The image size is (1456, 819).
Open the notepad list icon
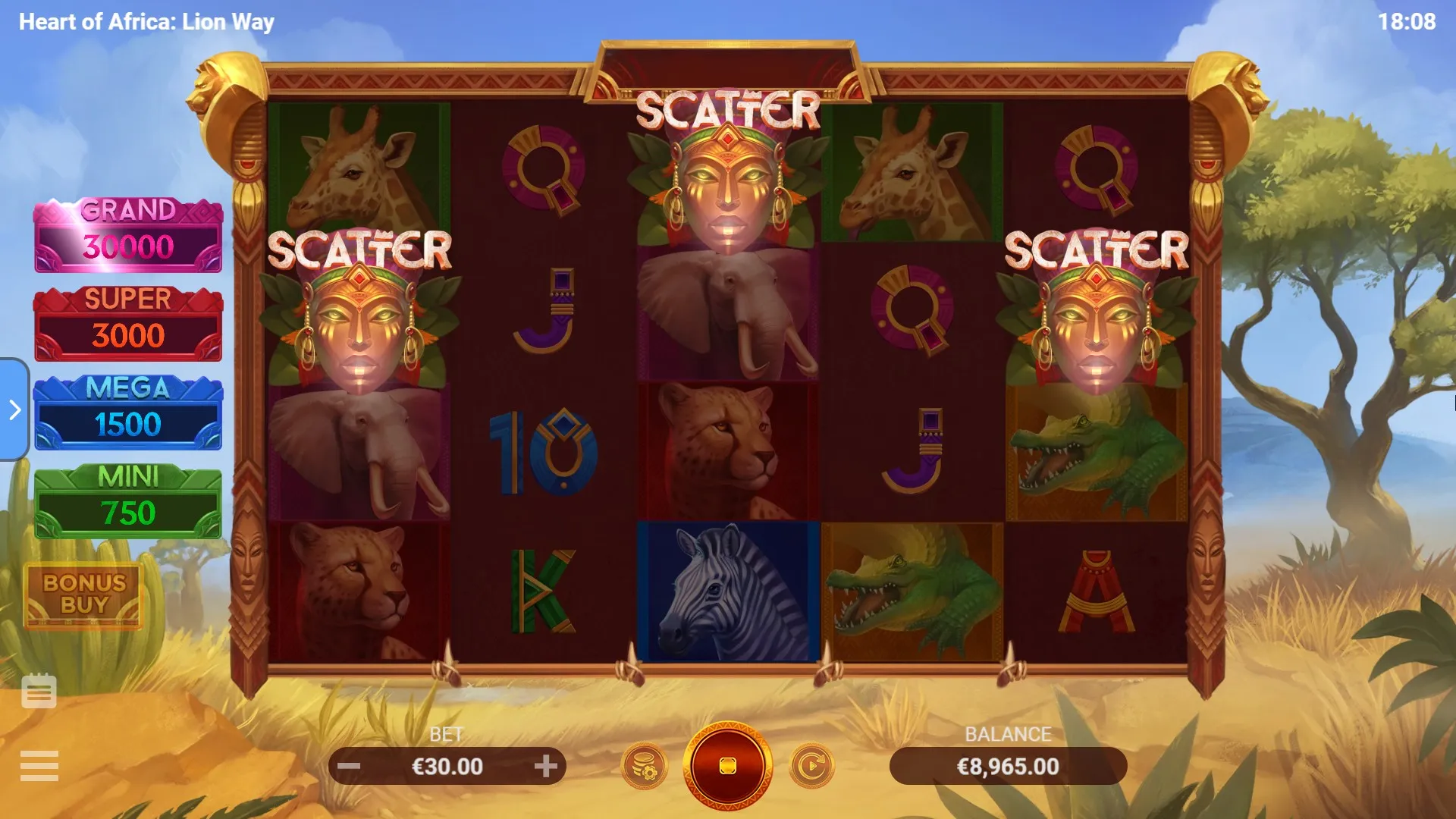39,691
